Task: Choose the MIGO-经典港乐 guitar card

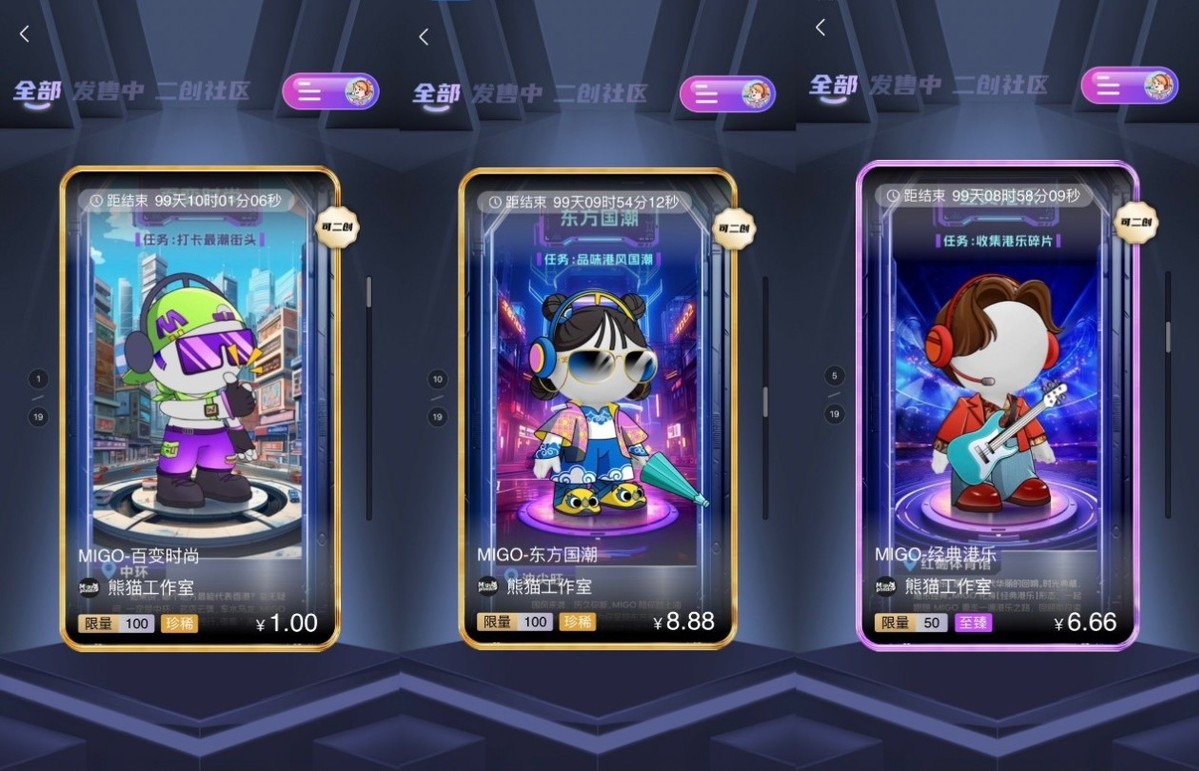Action: click(x=996, y=400)
